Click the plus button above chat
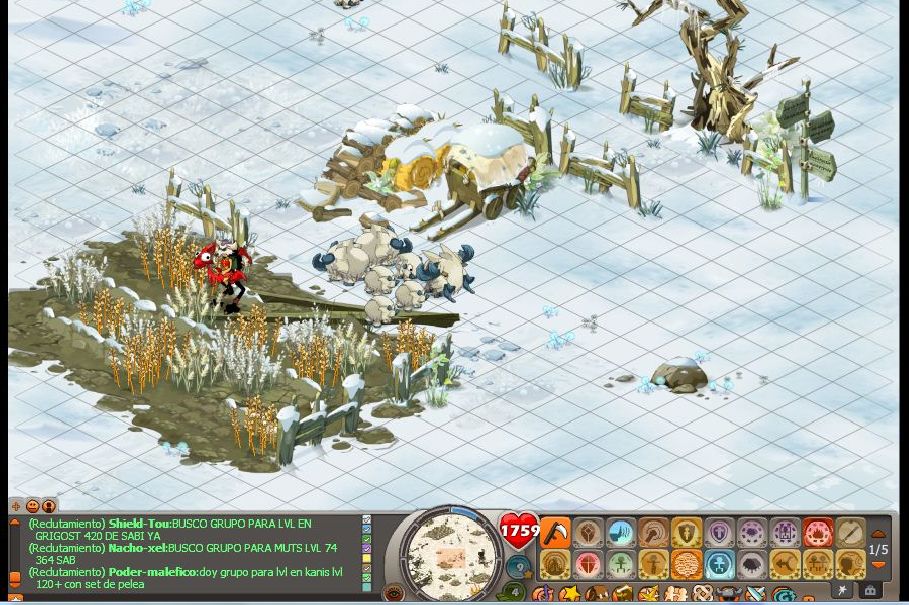 pos(16,506)
